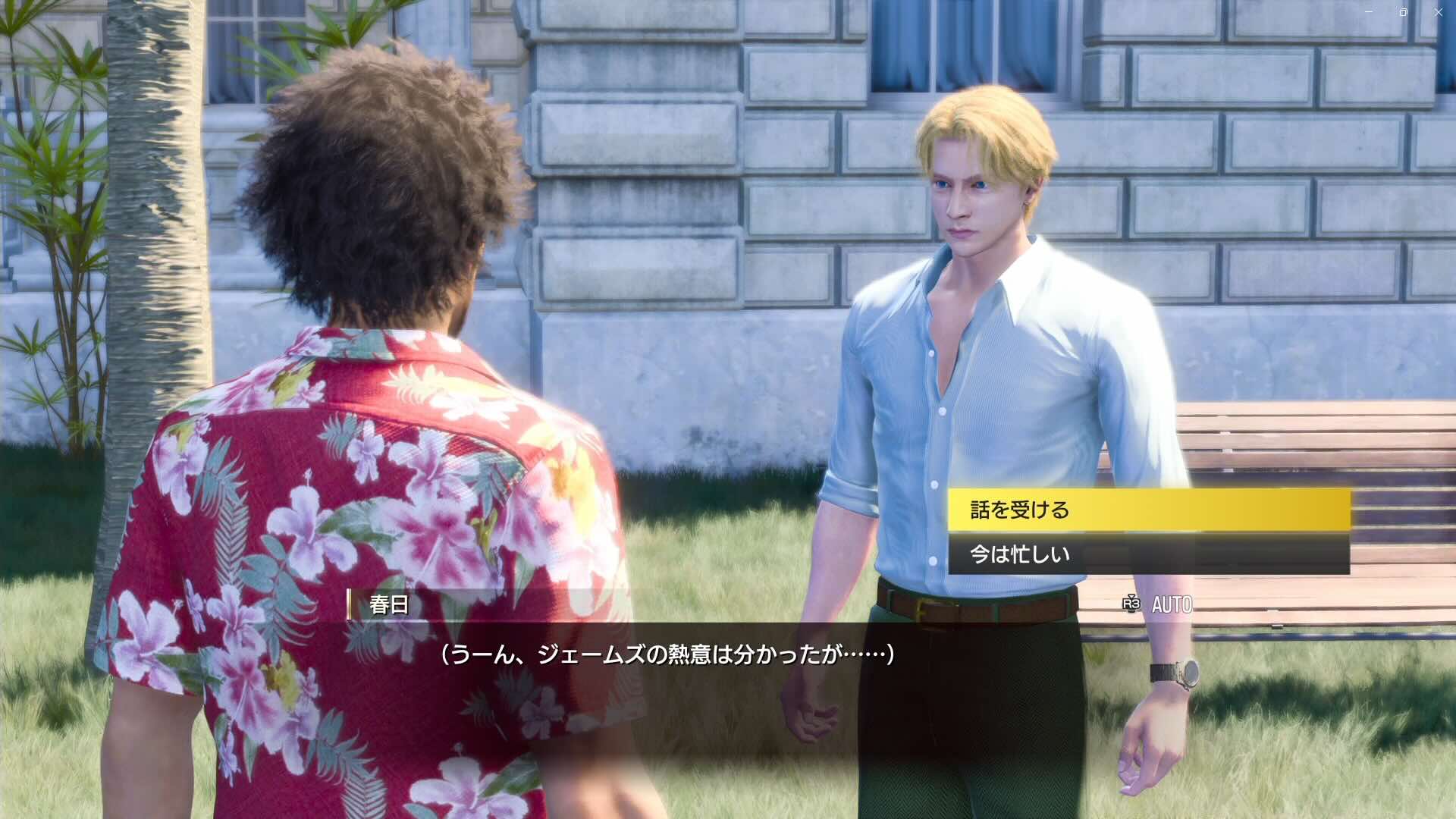Close the game window
This screenshot has width=1456, height=819.
[x=1438, y=12]
